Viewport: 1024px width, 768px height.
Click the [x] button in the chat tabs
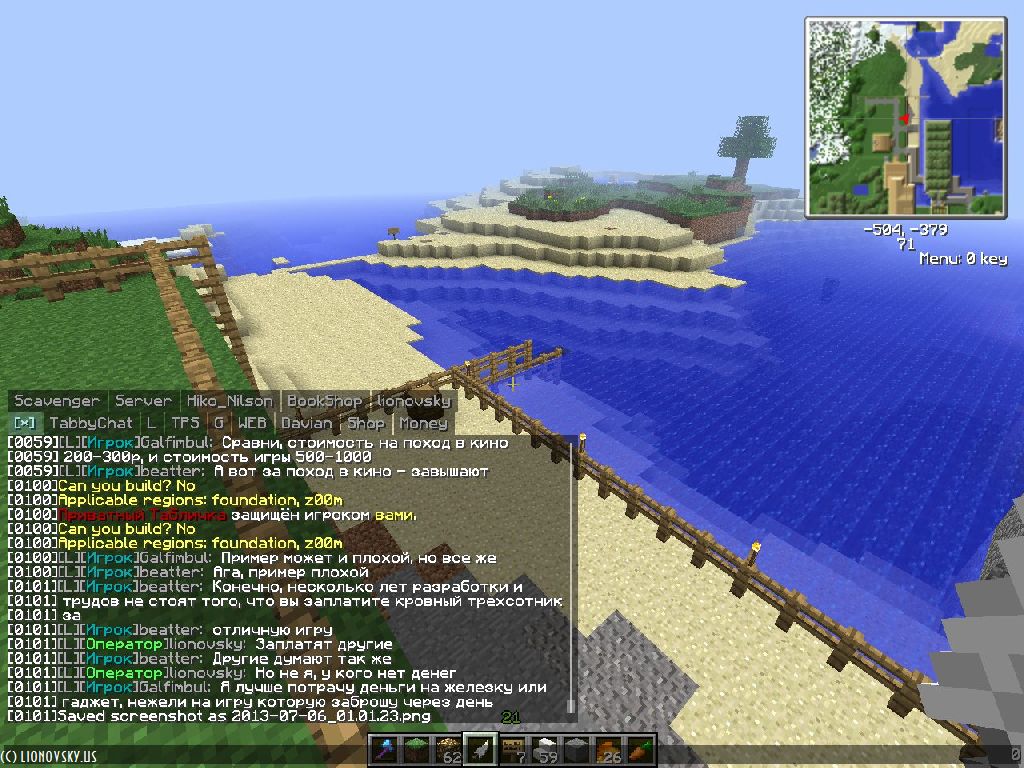[23, 423]
